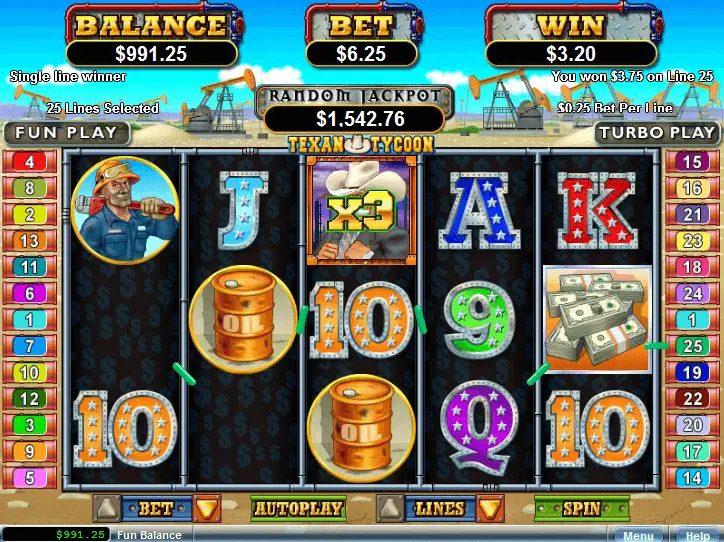Decrease the bet with the down arrow
This screenshot has width=724, height=542.
point(206,509)
